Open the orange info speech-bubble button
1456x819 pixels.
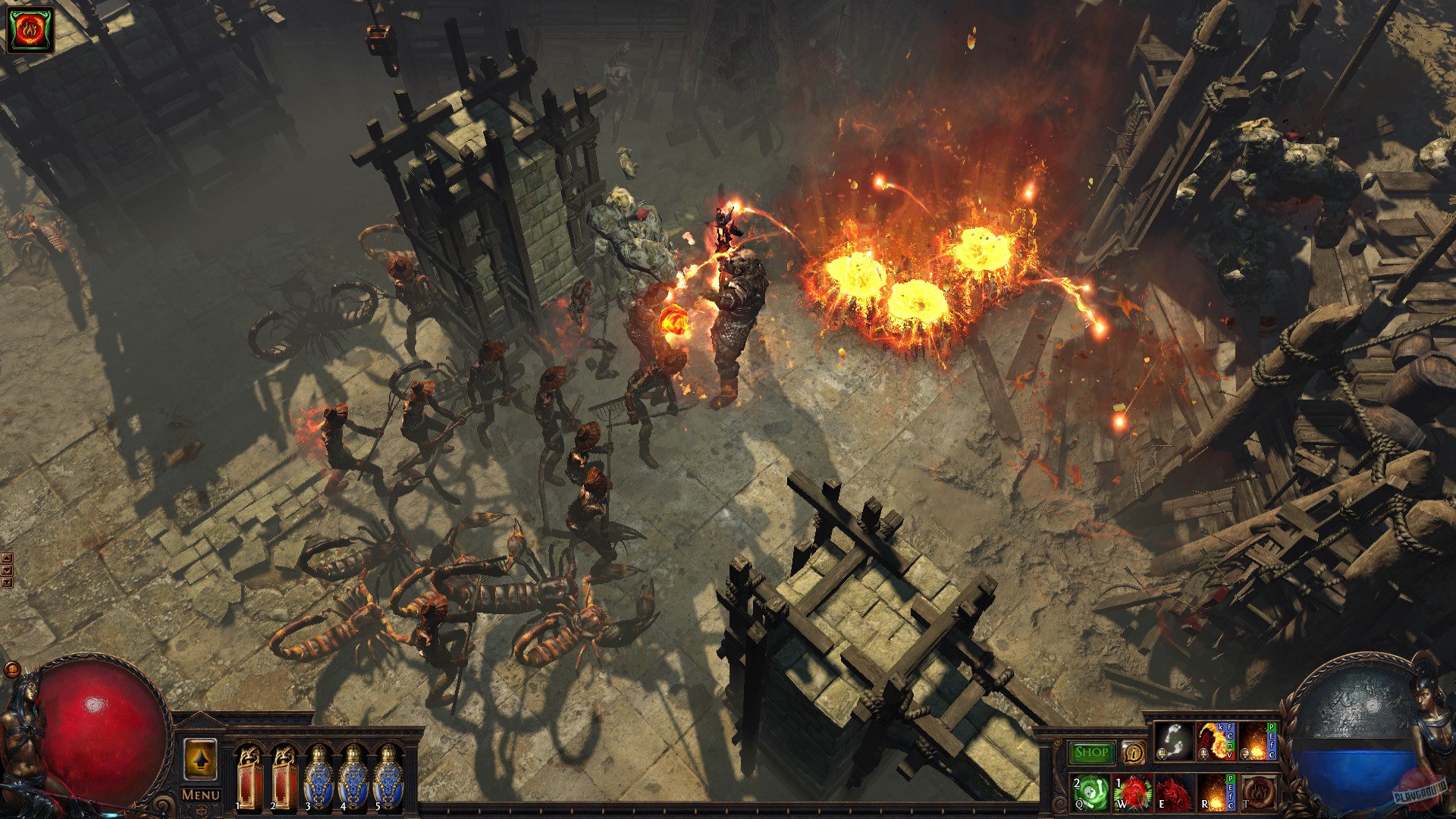coord(1133,752)
